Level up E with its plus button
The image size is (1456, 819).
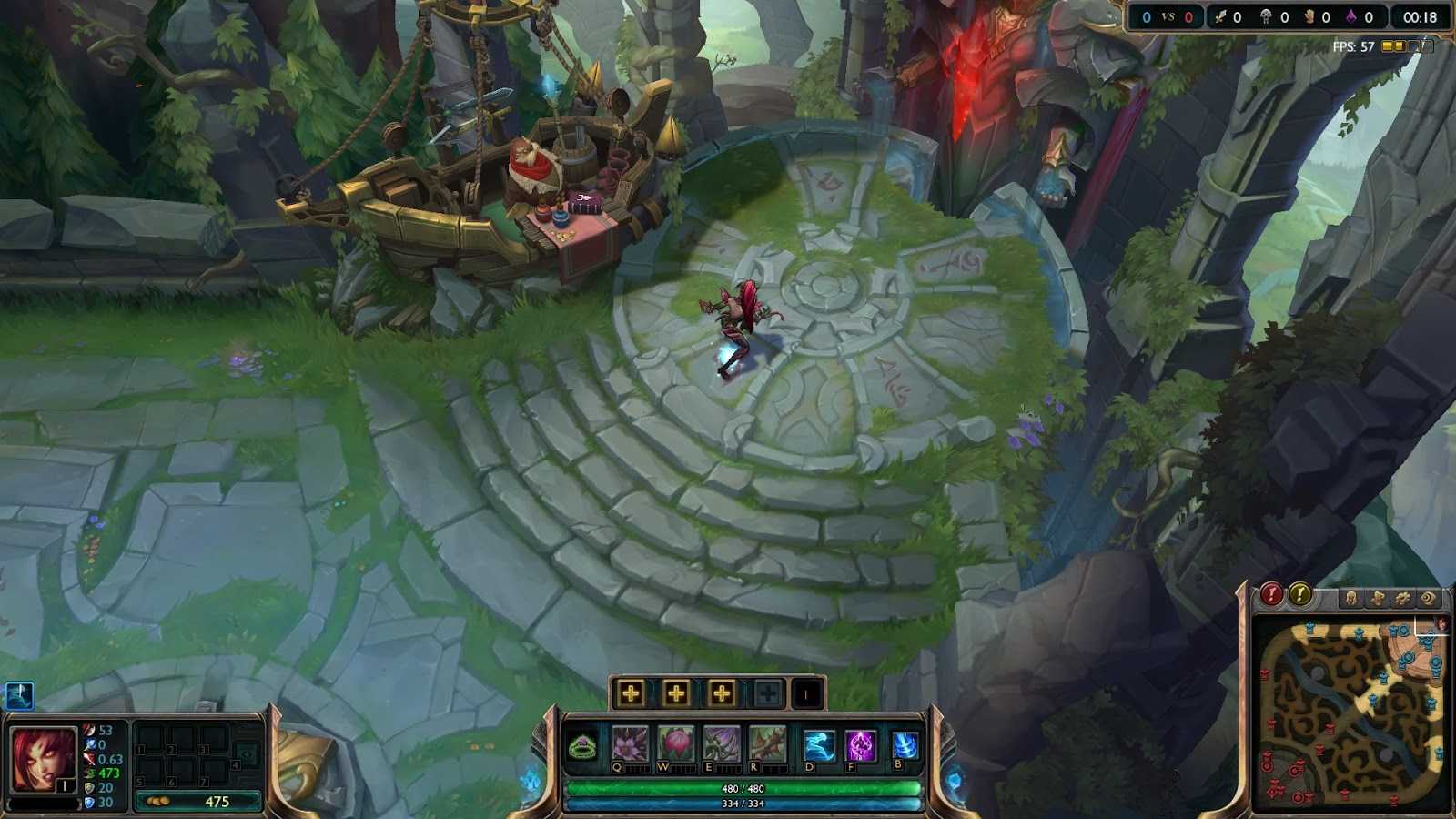click(720, 694)
